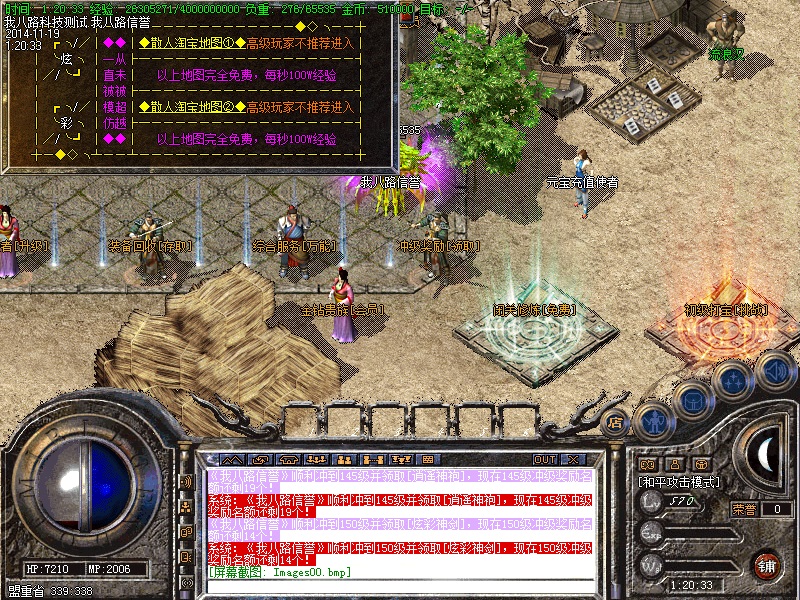Close the chat panel with X
The image size is (800, 600).
[x=573, y=459]
